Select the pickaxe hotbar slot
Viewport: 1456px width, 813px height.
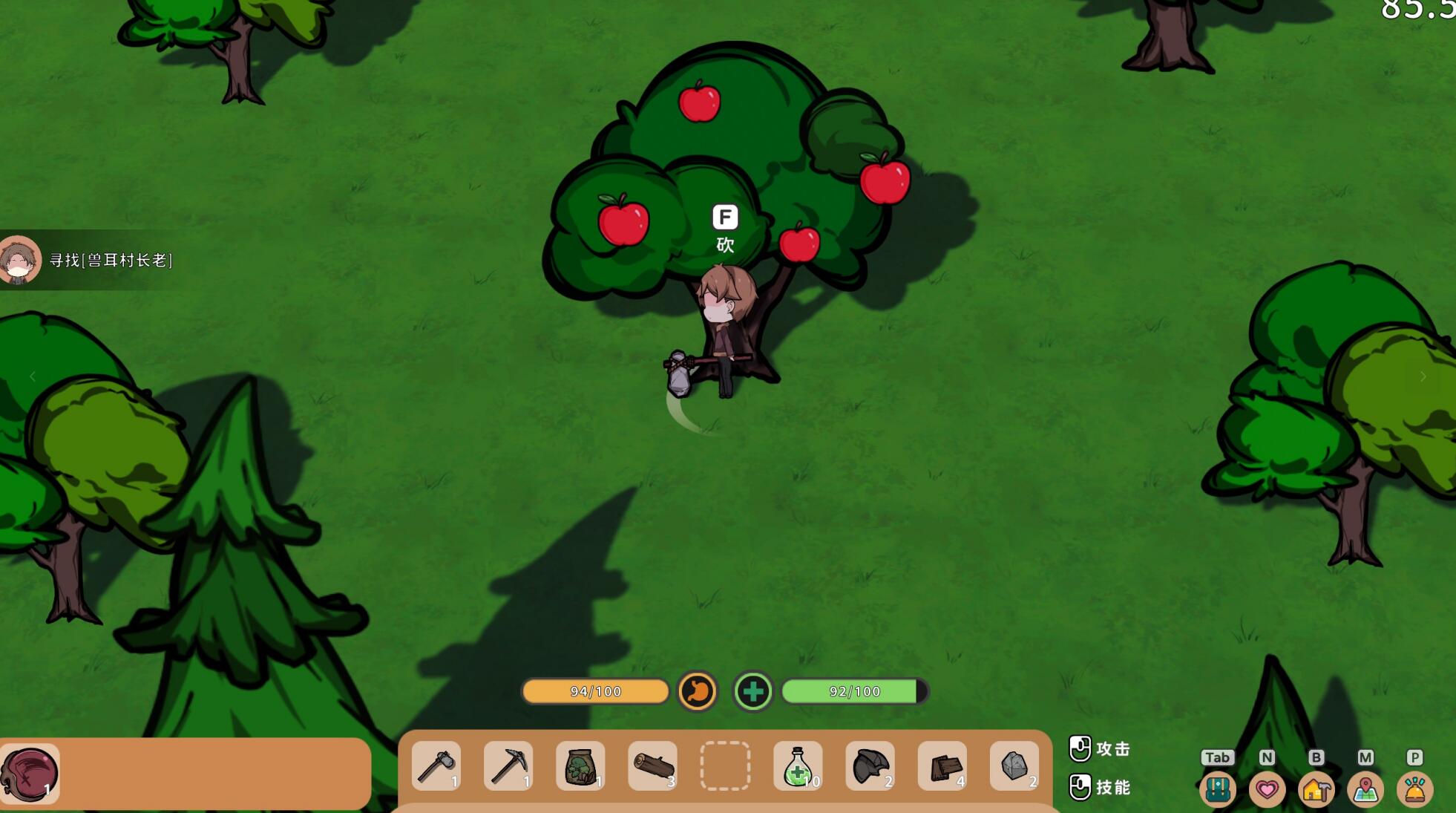(x=508, y=766)
